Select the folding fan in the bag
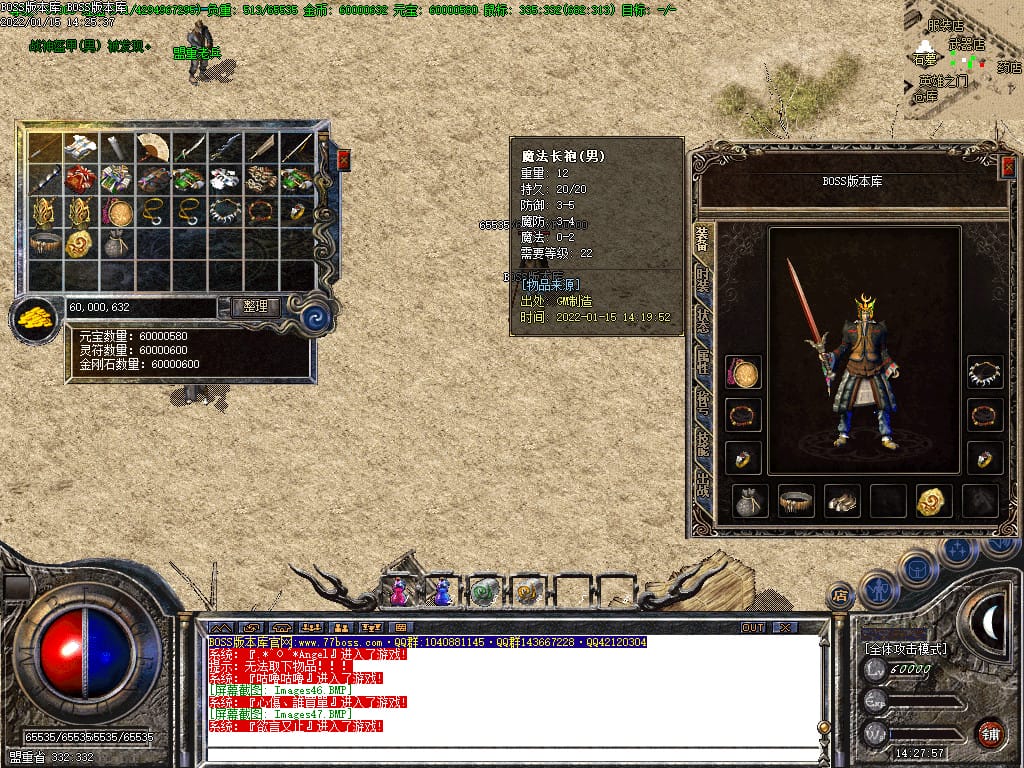The width and height of the screenshot is (1024, 768). pyautogui.click(x=154, y=148)
